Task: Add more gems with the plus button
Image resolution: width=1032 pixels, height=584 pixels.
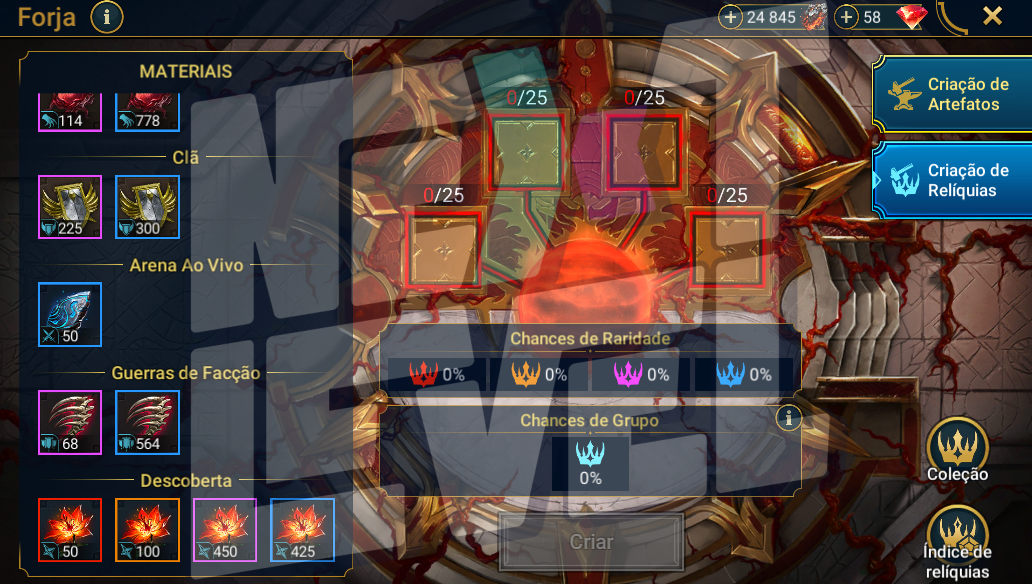Action: tap(847, 17)
